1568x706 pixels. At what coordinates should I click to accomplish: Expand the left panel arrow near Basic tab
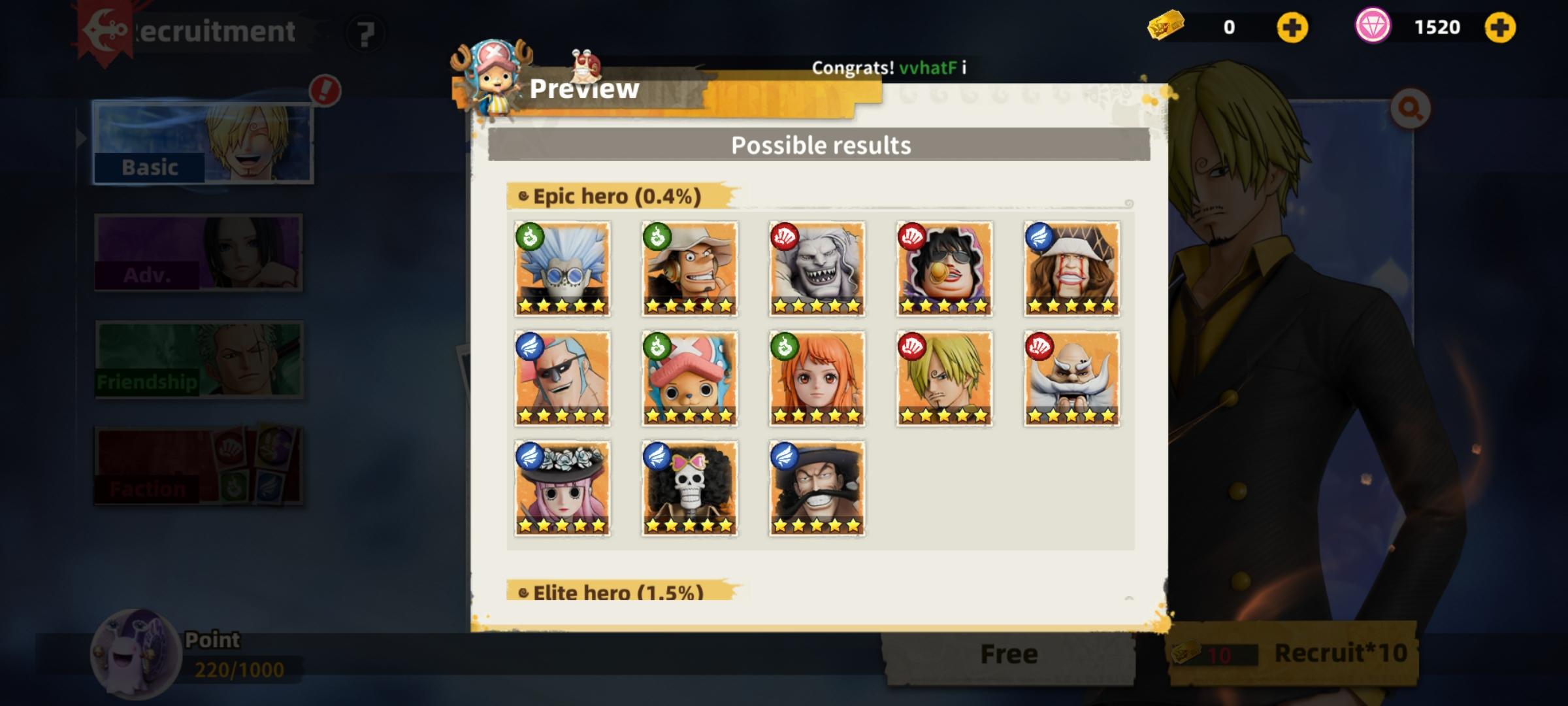[80, 139]
